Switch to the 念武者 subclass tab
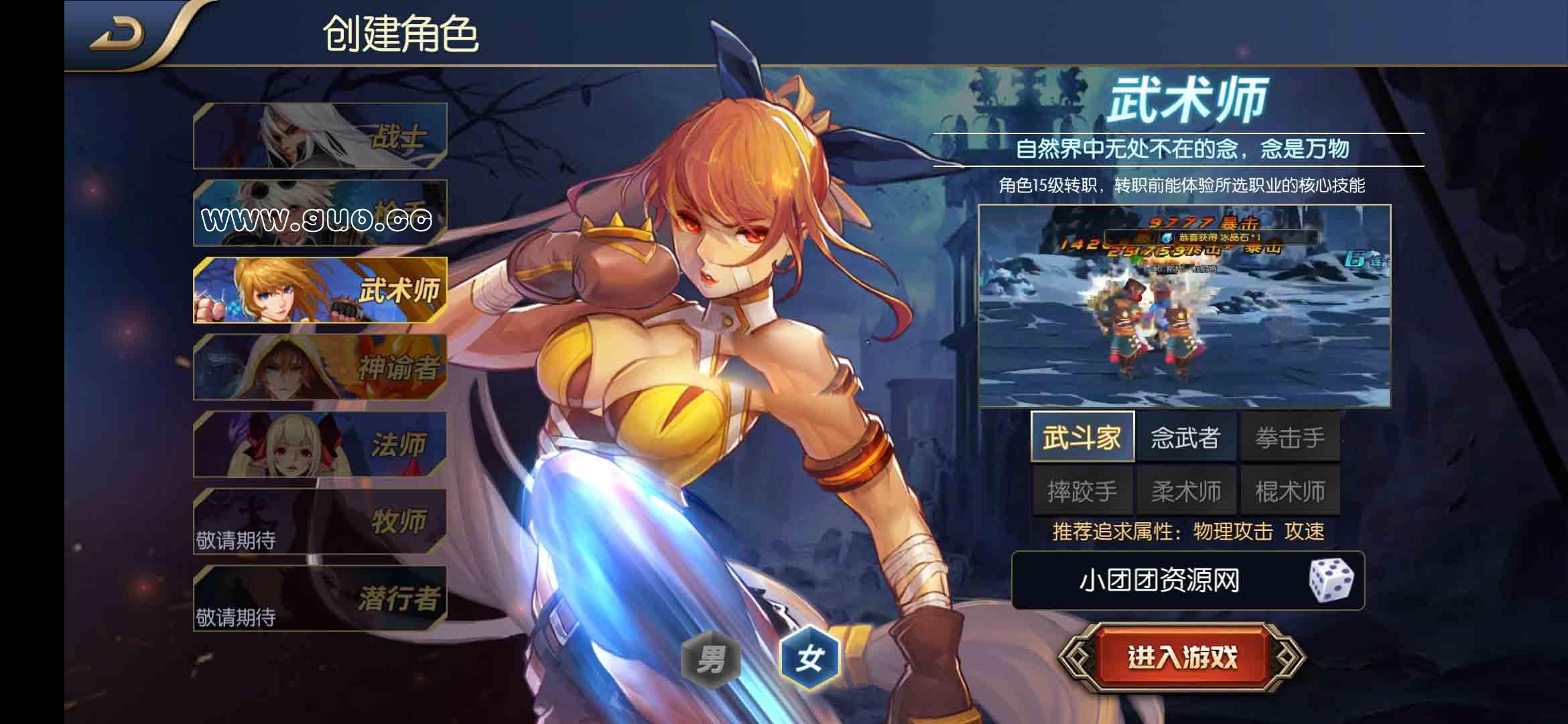Image resolution: width=1568 pixels, height=724 pixels. (1186, 436)
